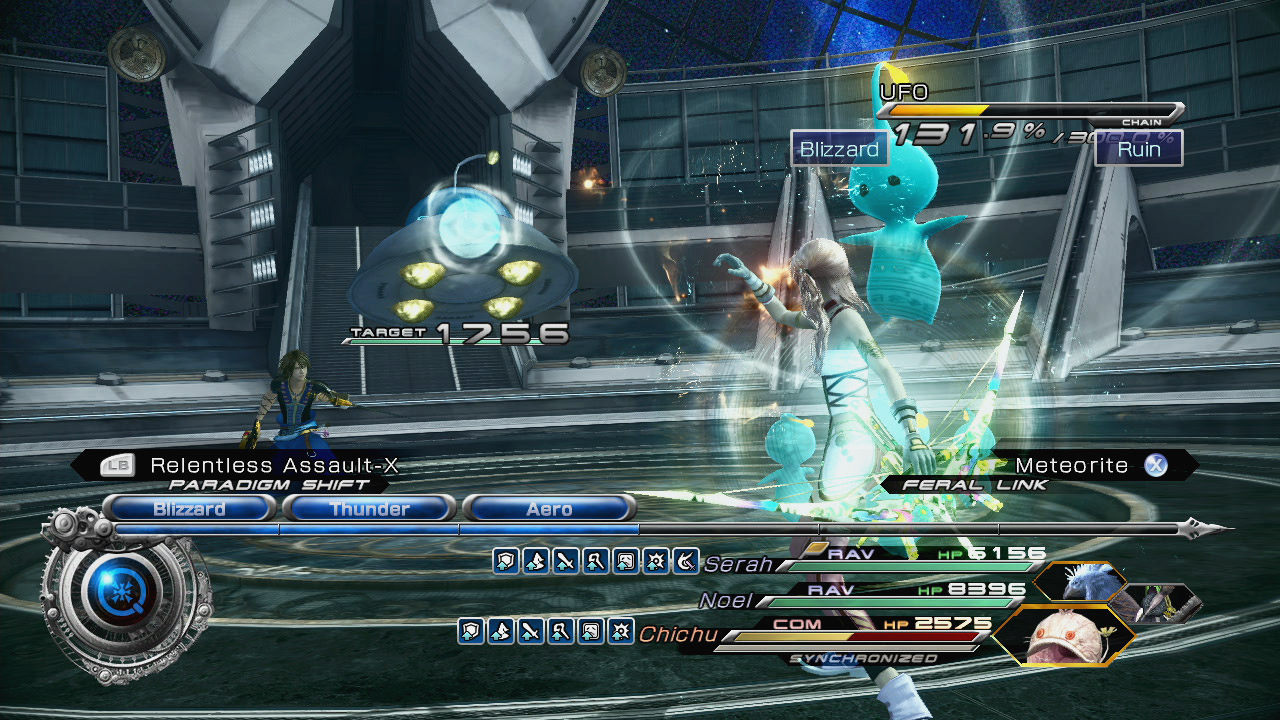
Task: Select the queued Aero command
Action: [x=549, y=509]
